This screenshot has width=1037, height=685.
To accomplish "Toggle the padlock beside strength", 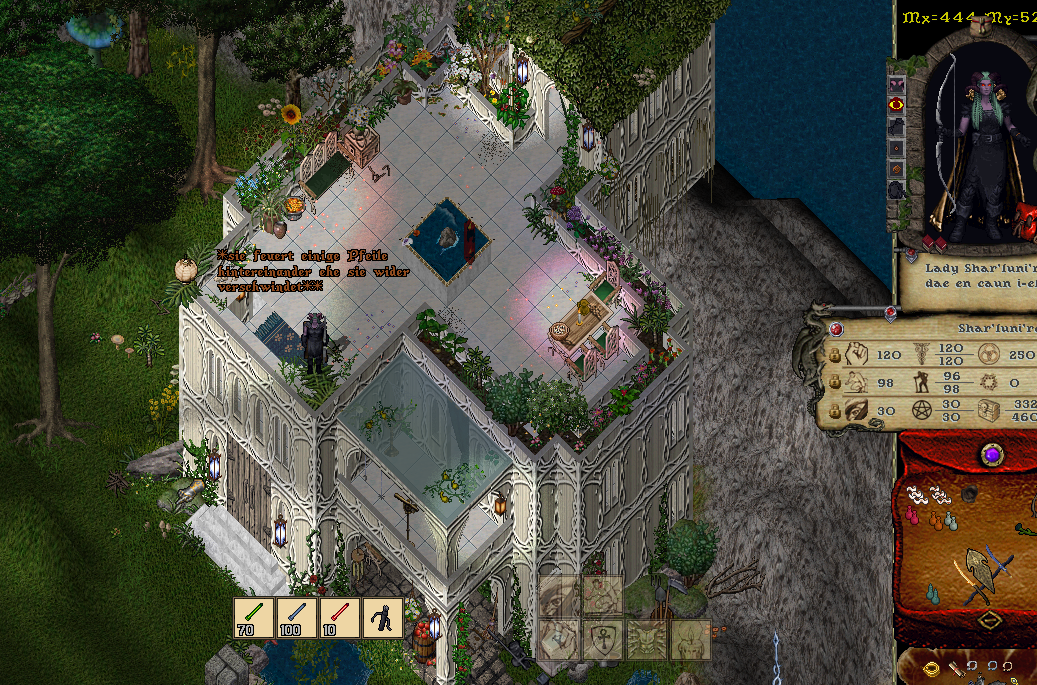I will (x=835, y=355).
